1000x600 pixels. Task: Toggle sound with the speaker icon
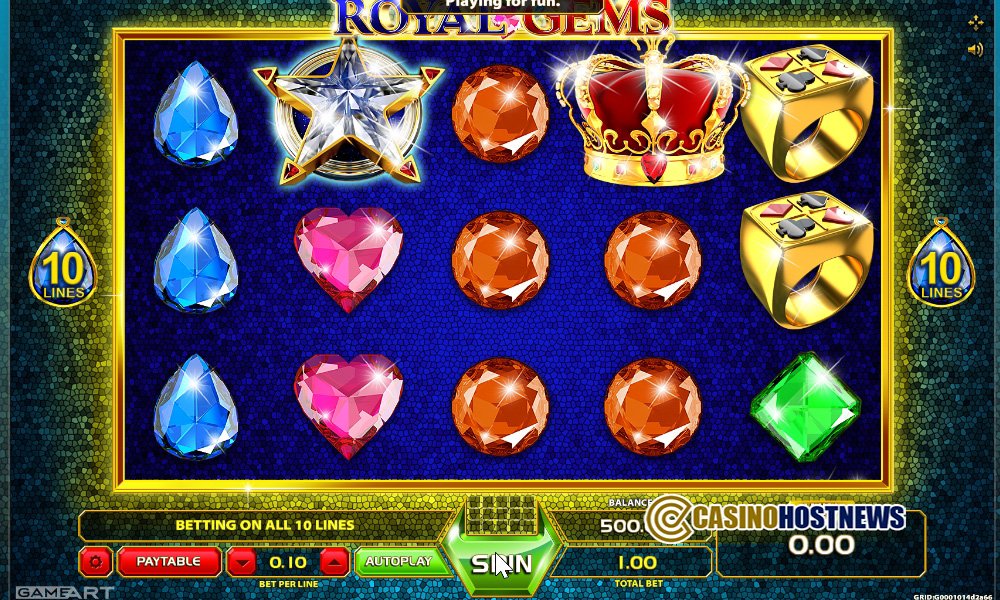click(975, 49)
